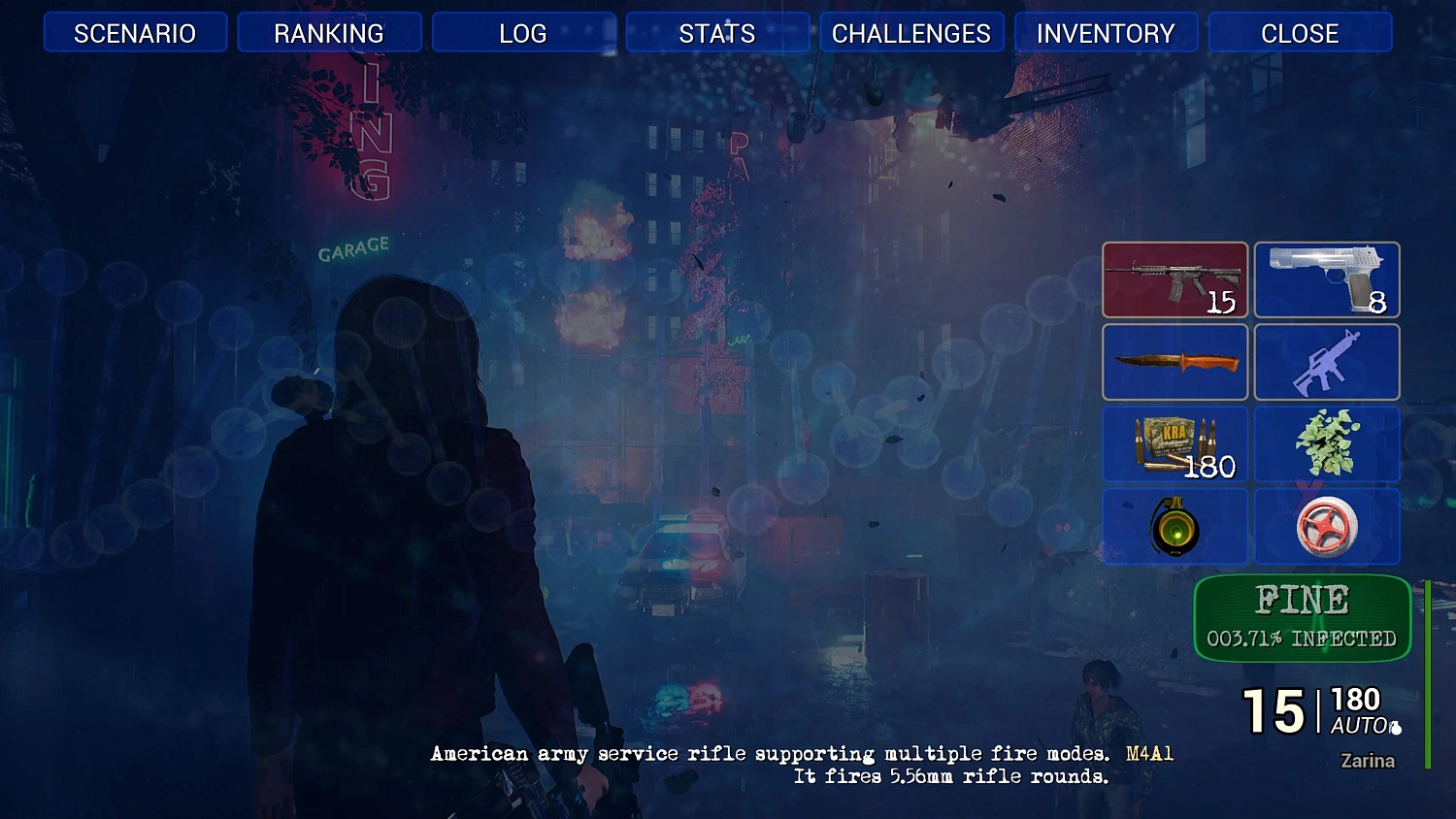1456x819 pixels.
Task: Select the KRA ammo box with 180 rounds
Action: click(1175, 444)
